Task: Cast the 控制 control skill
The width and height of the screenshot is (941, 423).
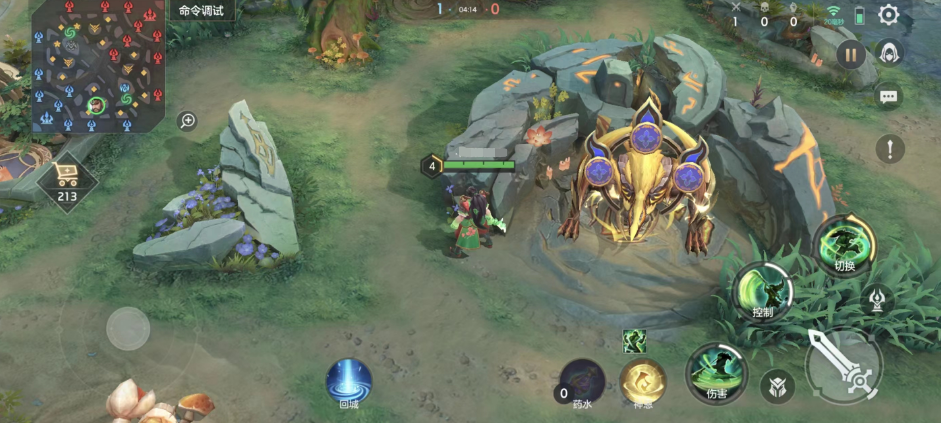Action: pos(763,292)
